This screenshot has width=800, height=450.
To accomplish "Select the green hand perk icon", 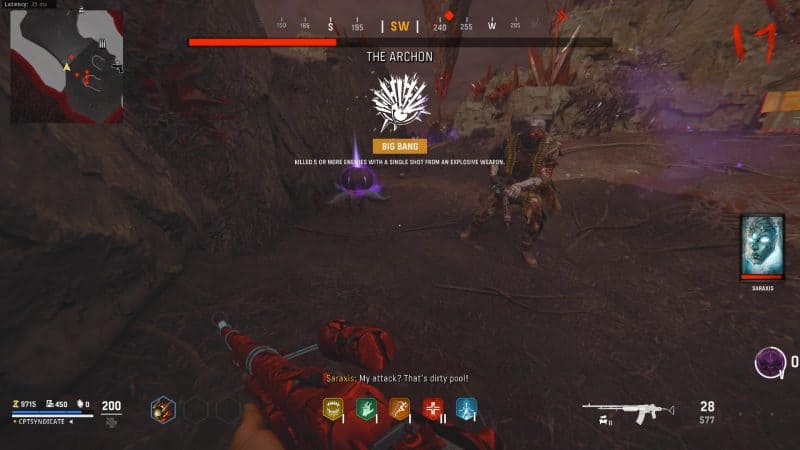I will [367, 408].
